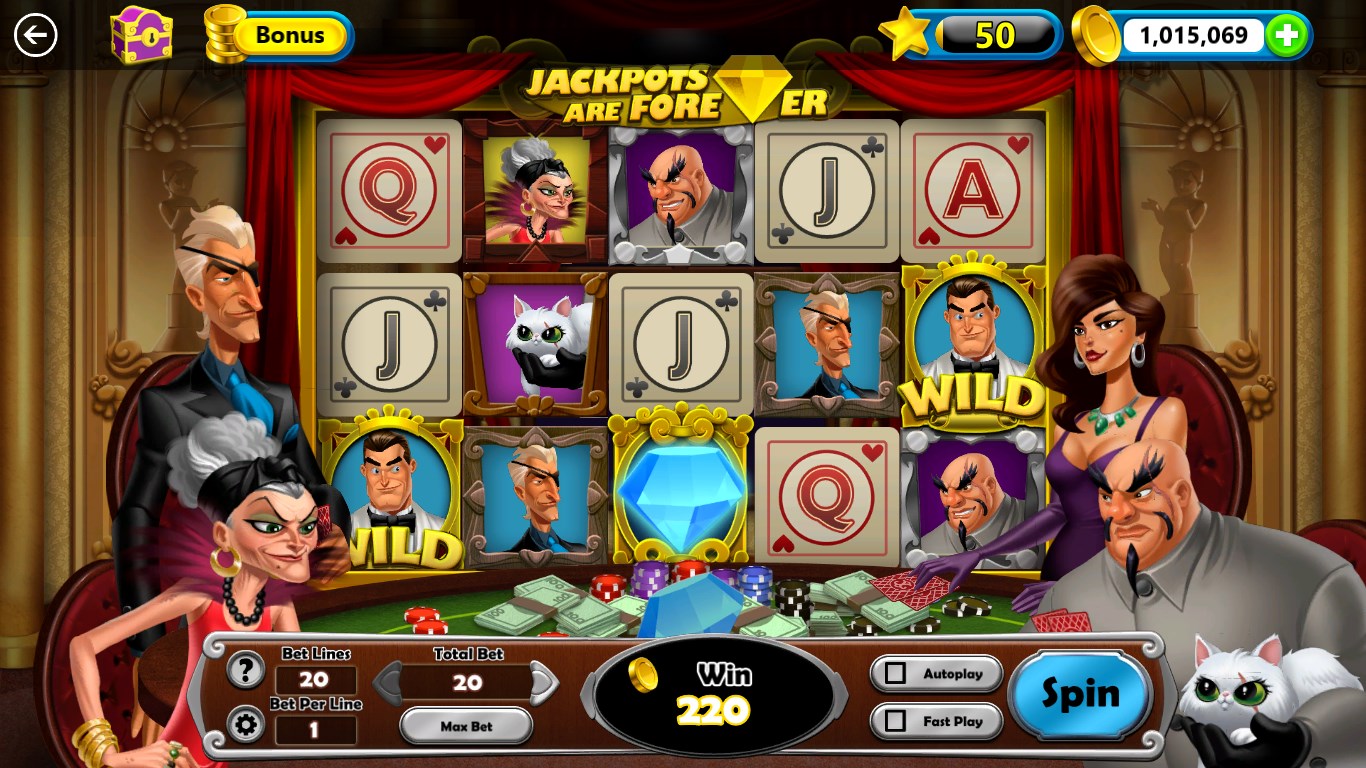Image resolution: width=1366 pixels, height=768 pixels.
Task: Click the gold star icon in the counter
Action: (905, 33)
